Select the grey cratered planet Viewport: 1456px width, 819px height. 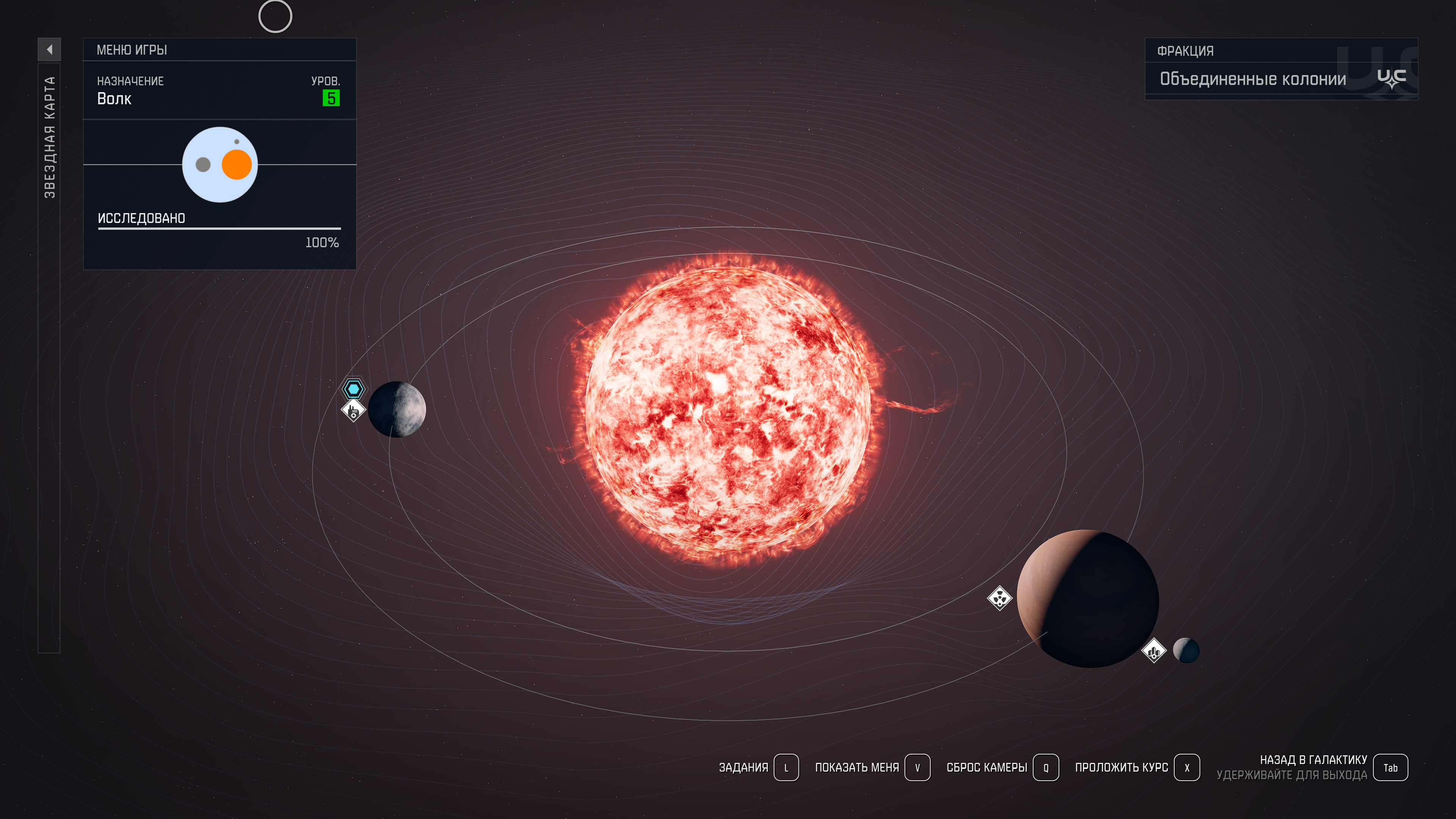coord(397,409)
